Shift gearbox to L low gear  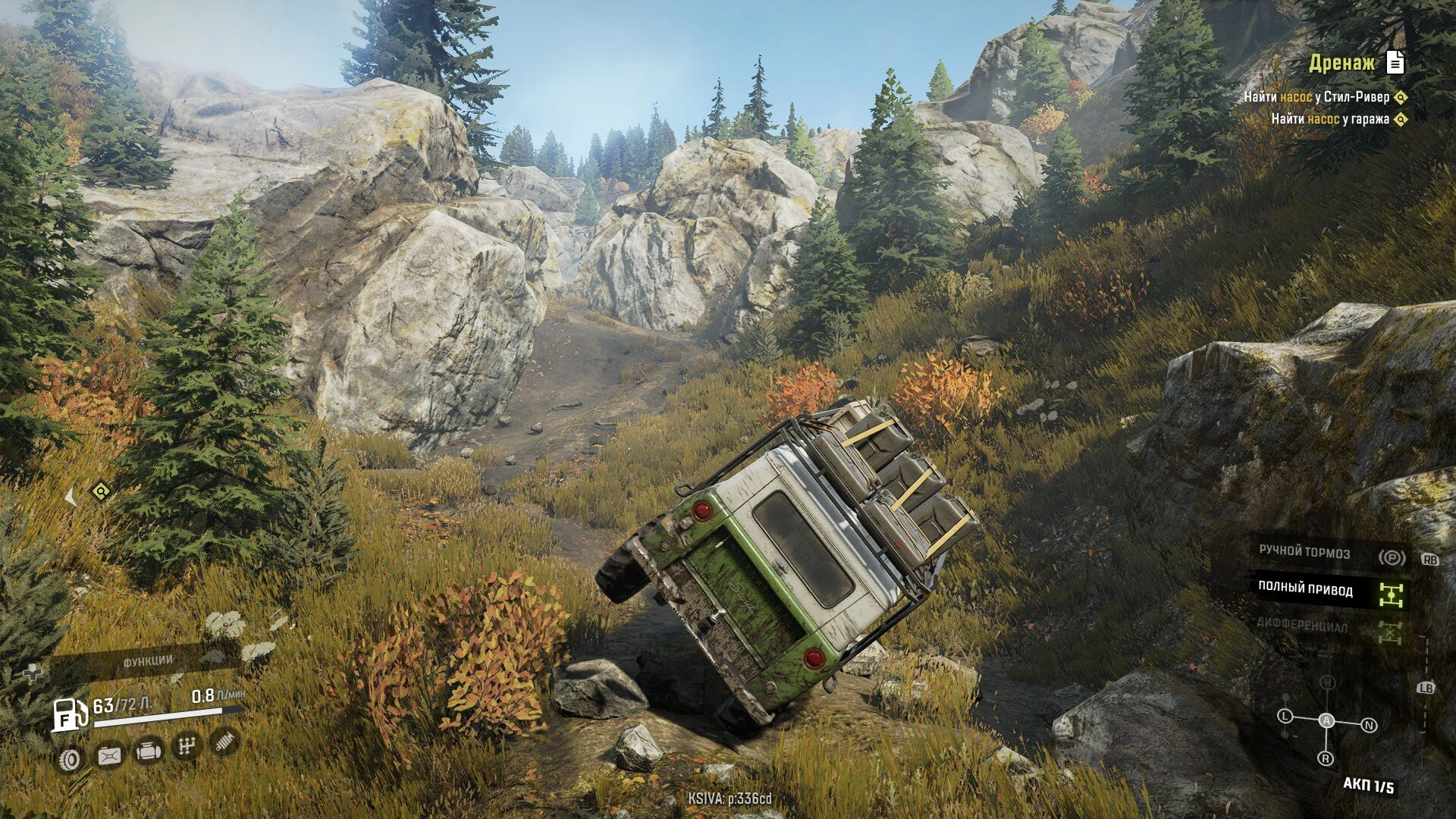tap(1285, 716)
